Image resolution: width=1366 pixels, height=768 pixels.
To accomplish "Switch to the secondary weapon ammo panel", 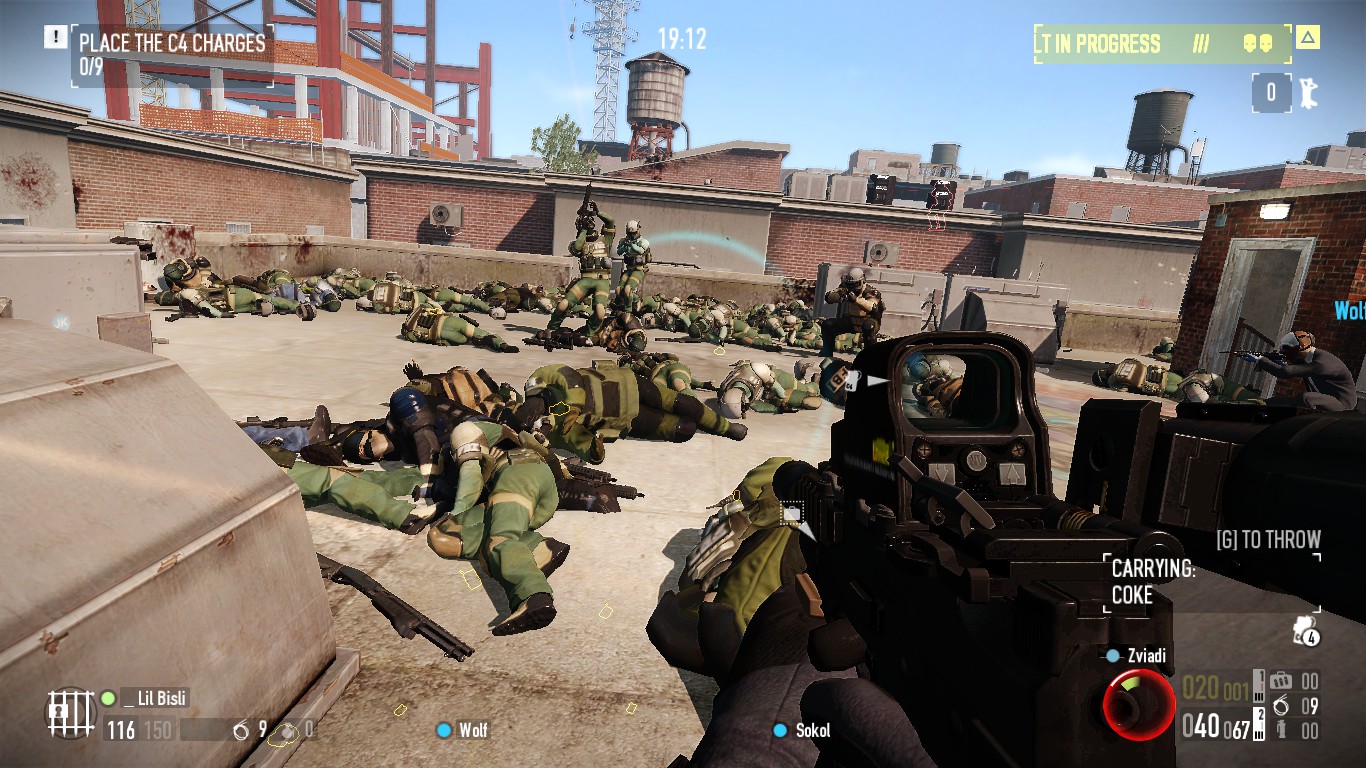I will coord(1216,688).
